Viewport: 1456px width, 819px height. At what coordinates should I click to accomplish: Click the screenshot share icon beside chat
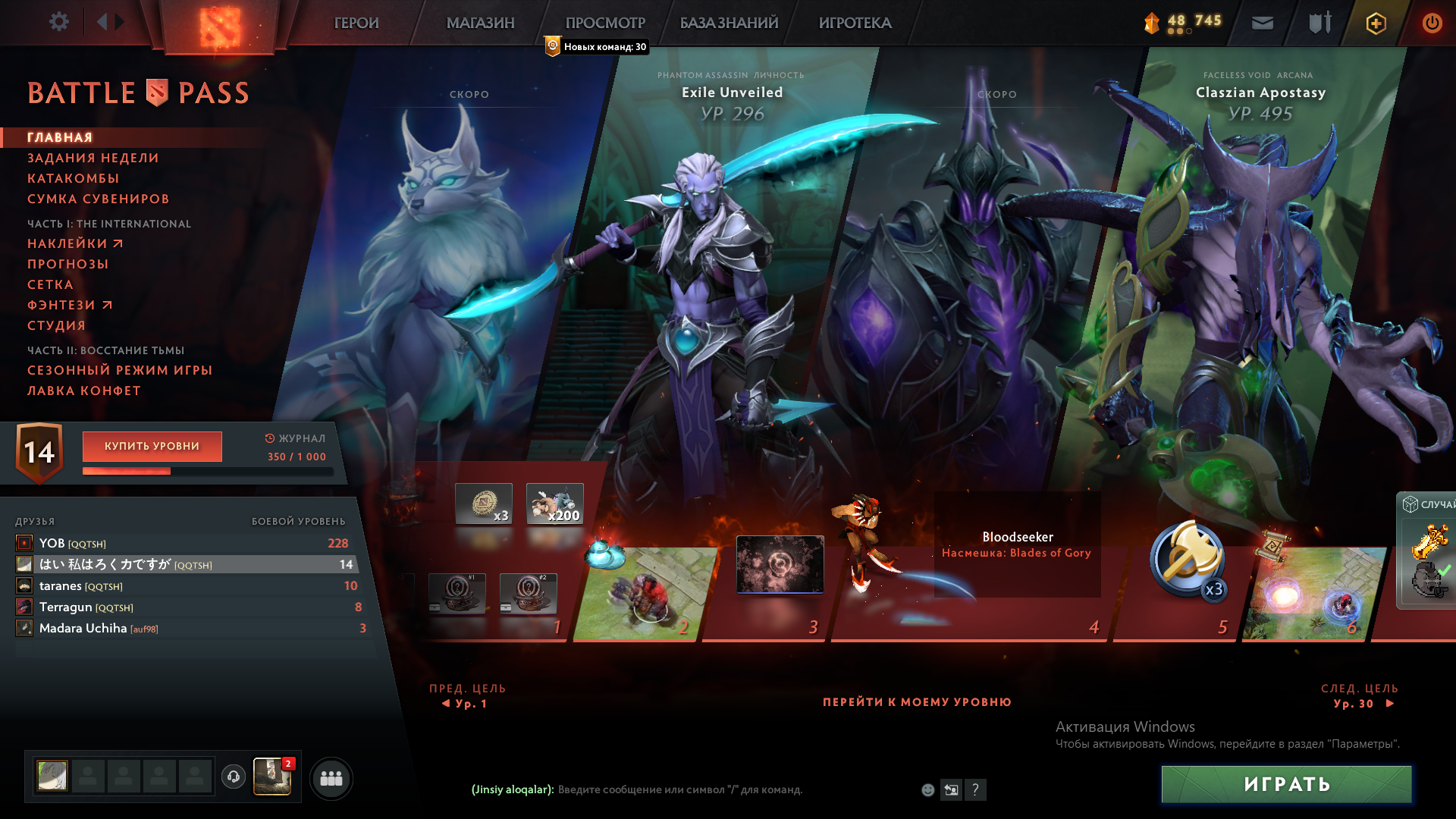[951, 789]
